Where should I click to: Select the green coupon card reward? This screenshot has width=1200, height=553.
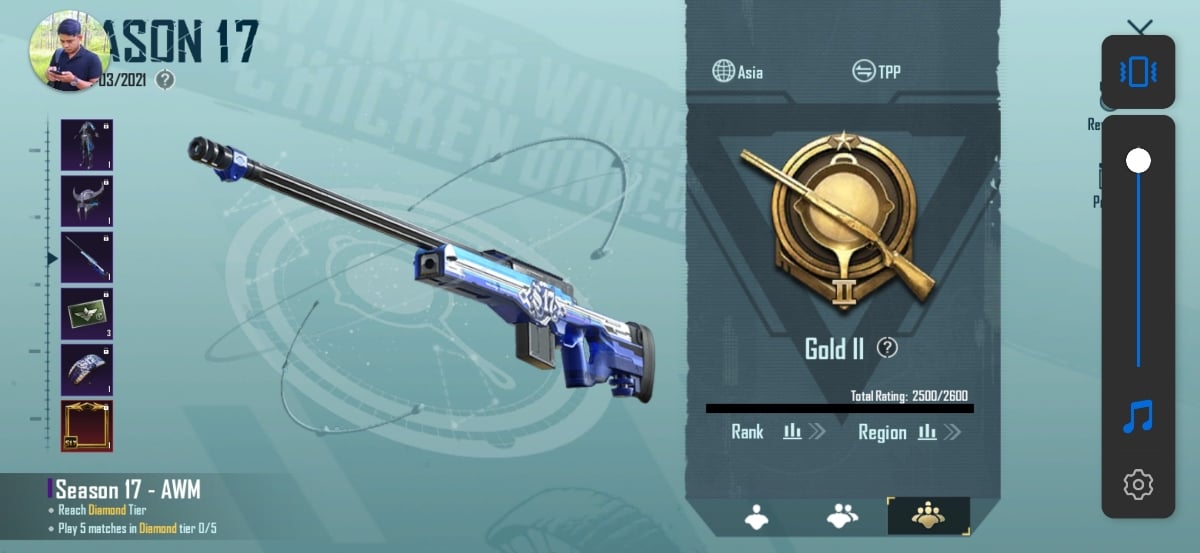[87, 313]
